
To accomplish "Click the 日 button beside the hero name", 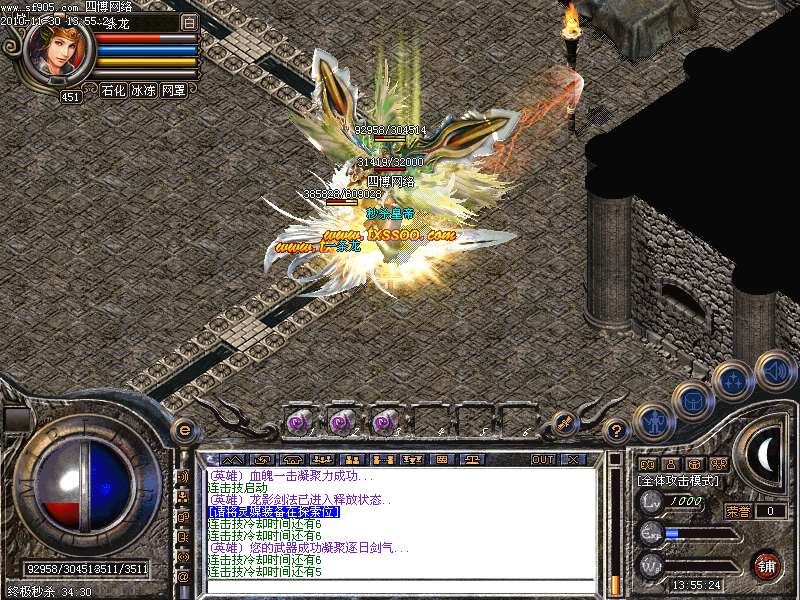I will (x=190, y=22).
